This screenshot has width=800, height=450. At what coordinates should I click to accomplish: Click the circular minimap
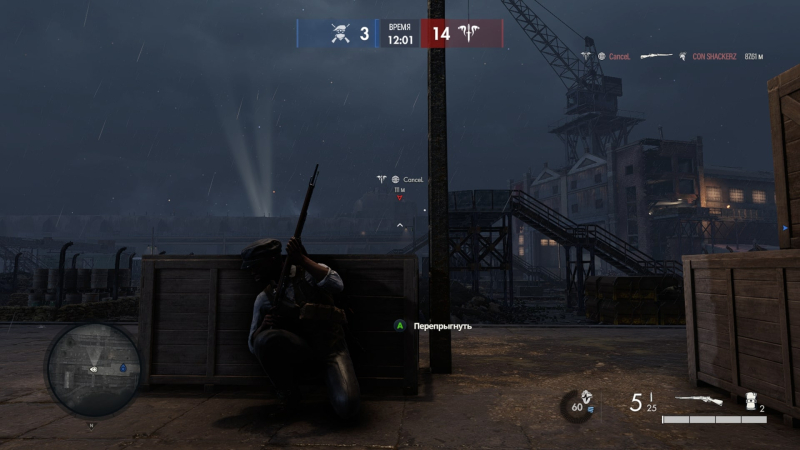click(x=92, y=370)
